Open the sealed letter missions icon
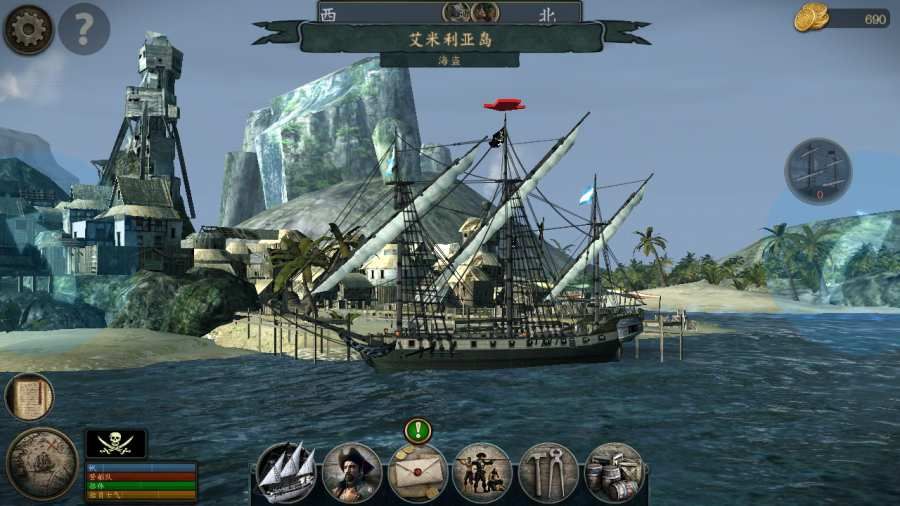The width and height of the screenshot is (900, 506). tap(417, 472)
